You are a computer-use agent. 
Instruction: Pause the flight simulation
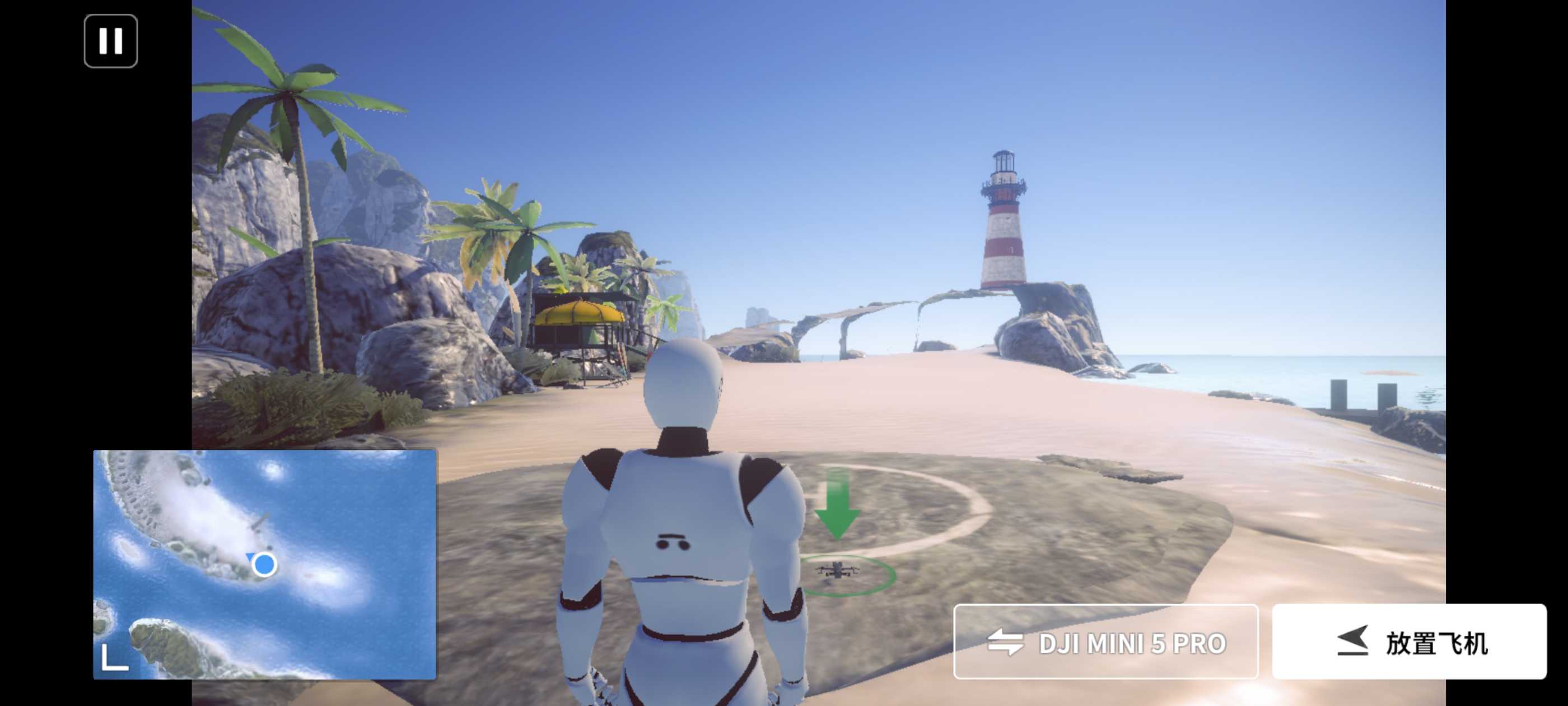(x=111, y=41)
